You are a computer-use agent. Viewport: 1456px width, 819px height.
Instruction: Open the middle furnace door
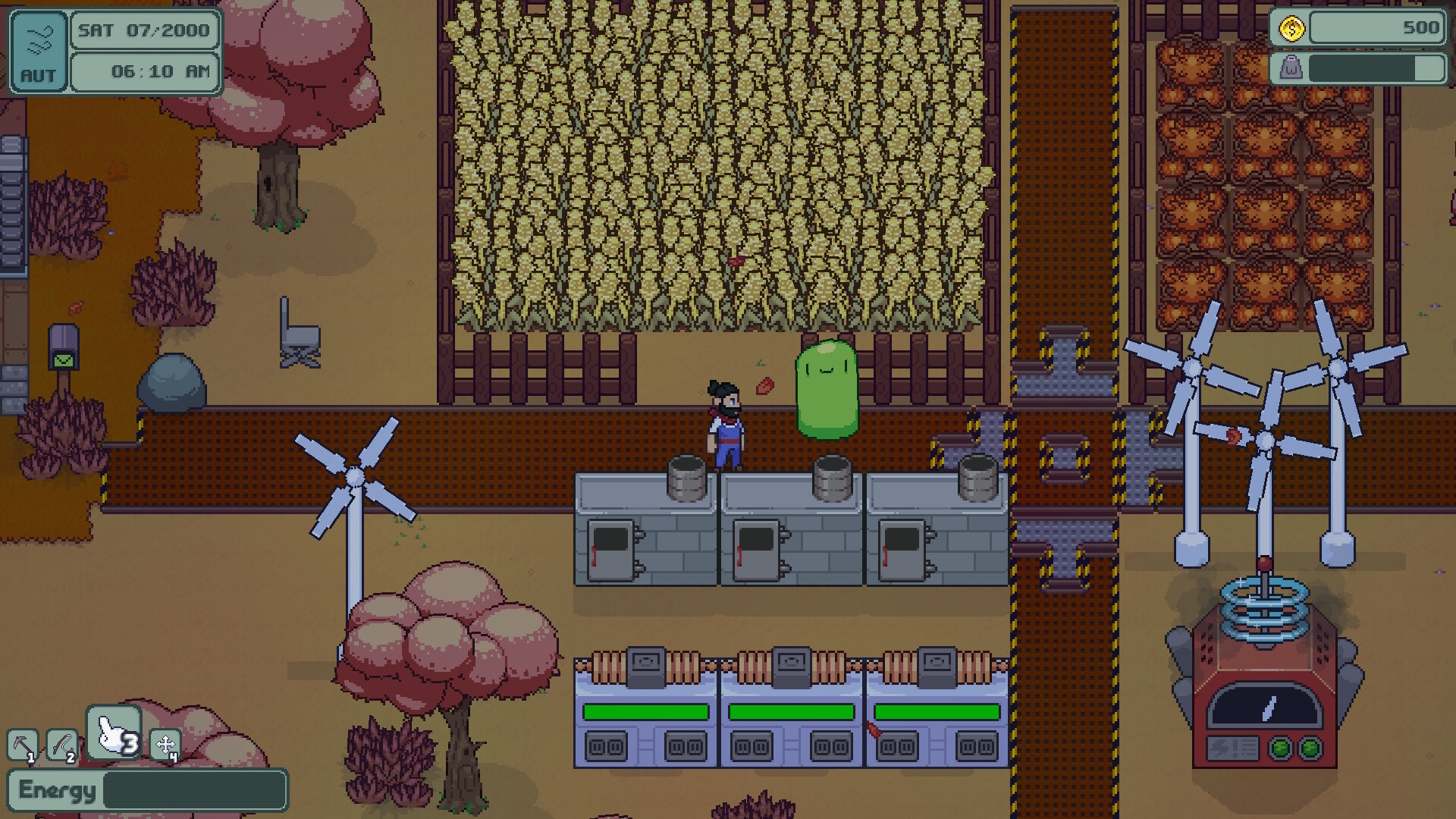point(758,550)
